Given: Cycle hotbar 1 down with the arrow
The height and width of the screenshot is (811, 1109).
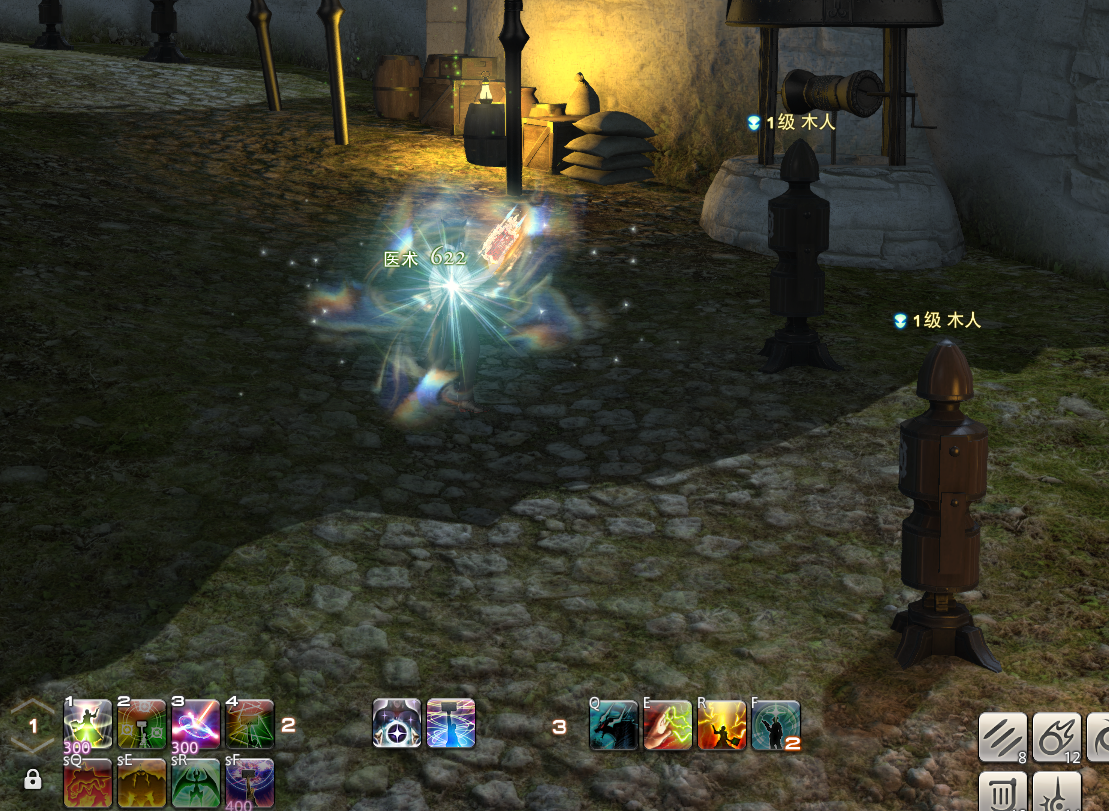Looking at the screenshot, I should [x=32, y=746].
